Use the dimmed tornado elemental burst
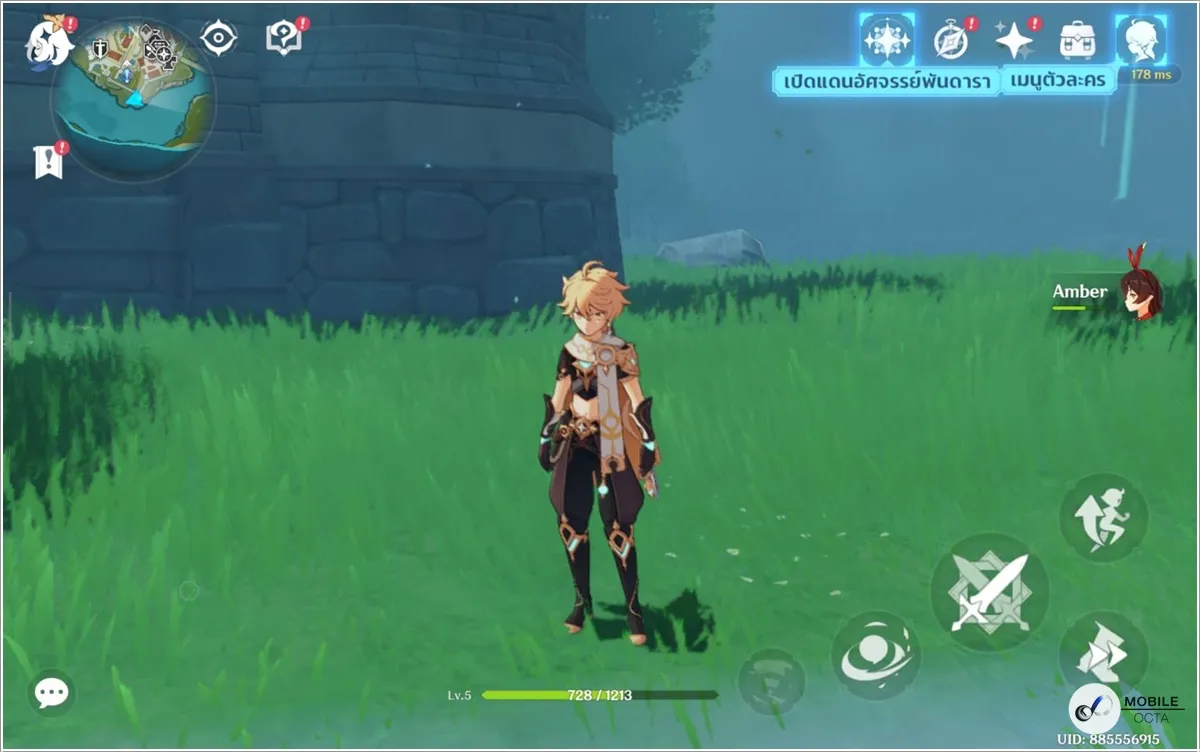 (x=771, y=681)
